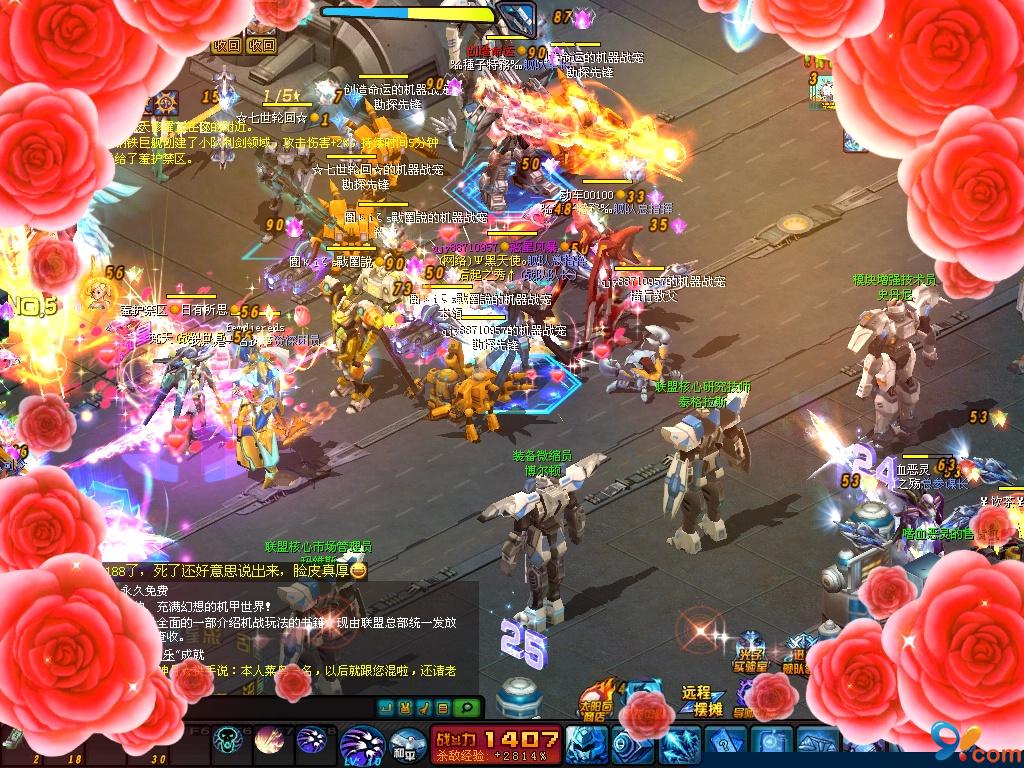Open the 太阳后商店 shop icon
This screenshot has height=768, width=1024.
coord(598,700)
